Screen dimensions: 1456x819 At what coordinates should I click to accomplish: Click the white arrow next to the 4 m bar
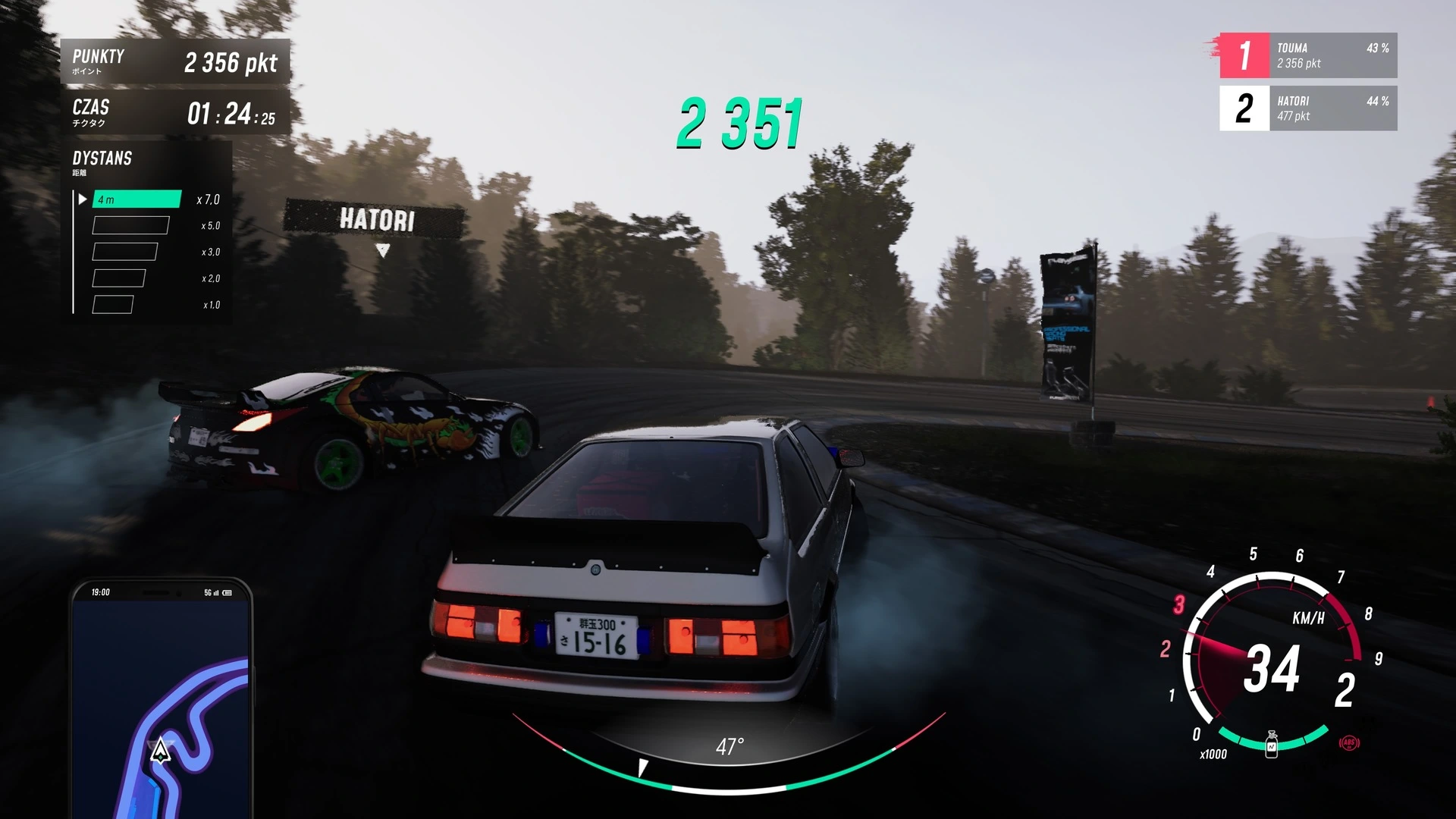[83, 199]
